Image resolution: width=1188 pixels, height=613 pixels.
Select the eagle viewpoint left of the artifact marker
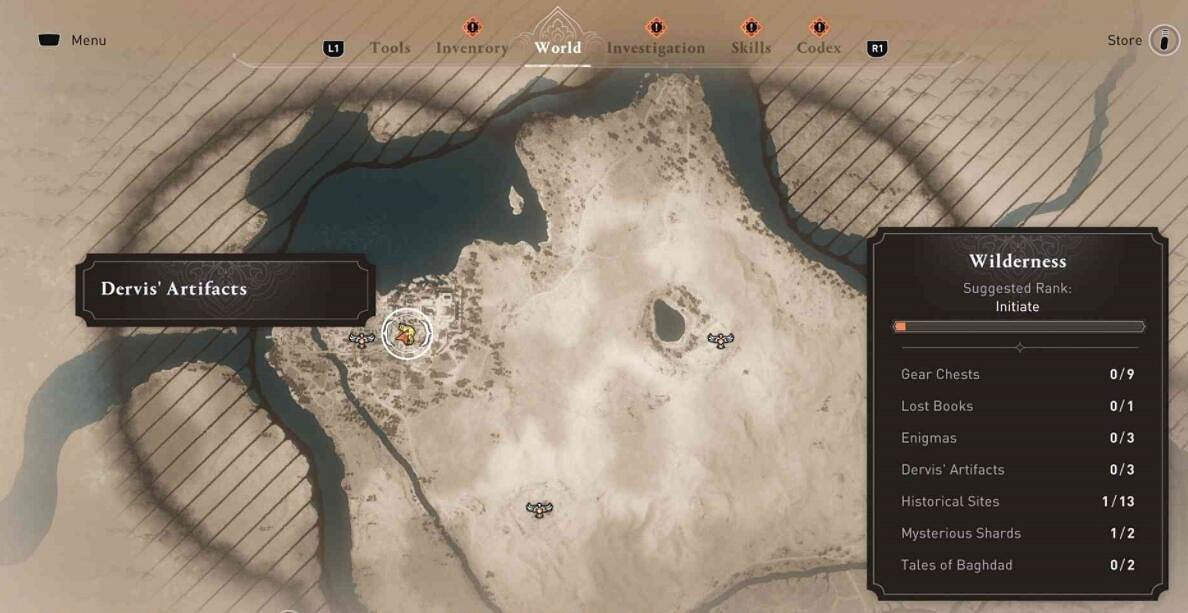[361, 340]
